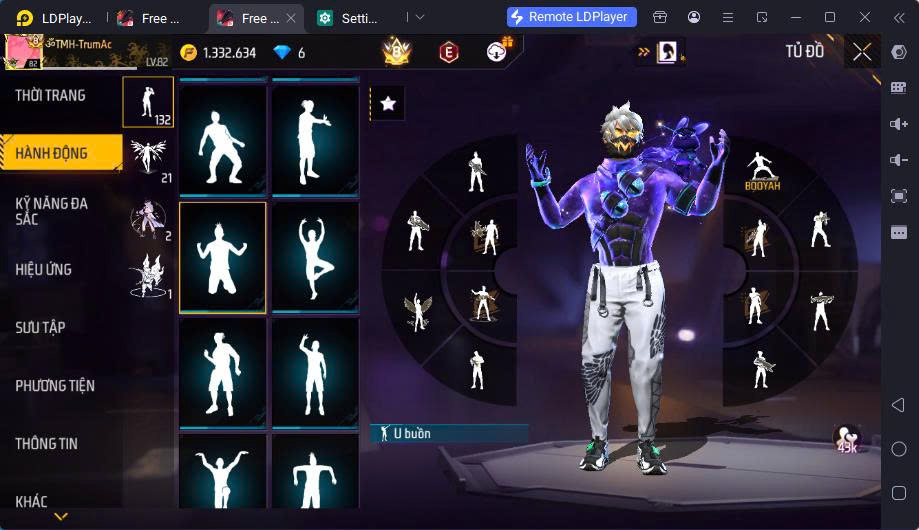
Task: Open the Khác category
Action: click(31, 502)
